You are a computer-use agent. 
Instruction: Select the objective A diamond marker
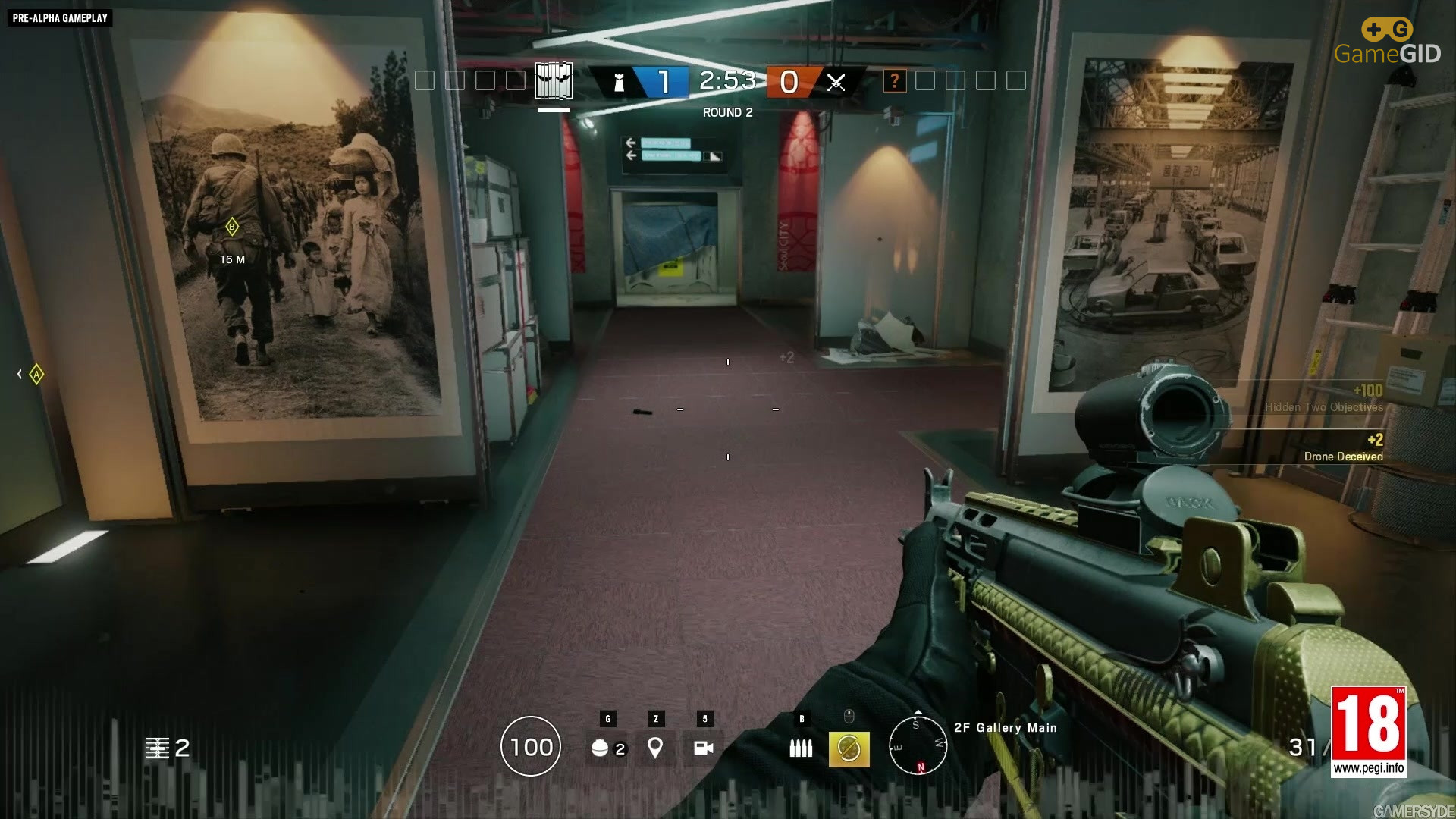(x=36, y=374)
